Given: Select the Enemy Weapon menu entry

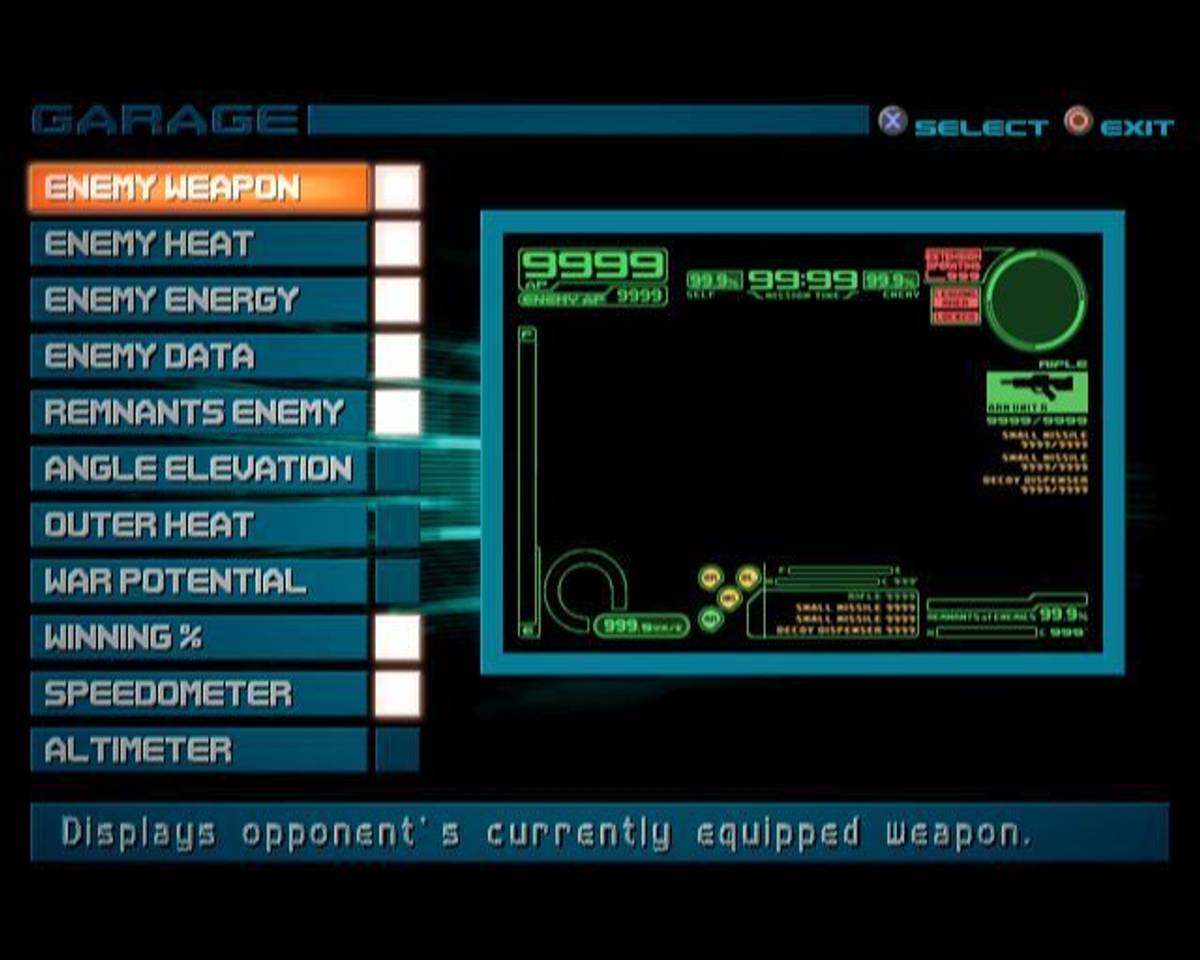Looking at the screenshot, I should [198, 188].
